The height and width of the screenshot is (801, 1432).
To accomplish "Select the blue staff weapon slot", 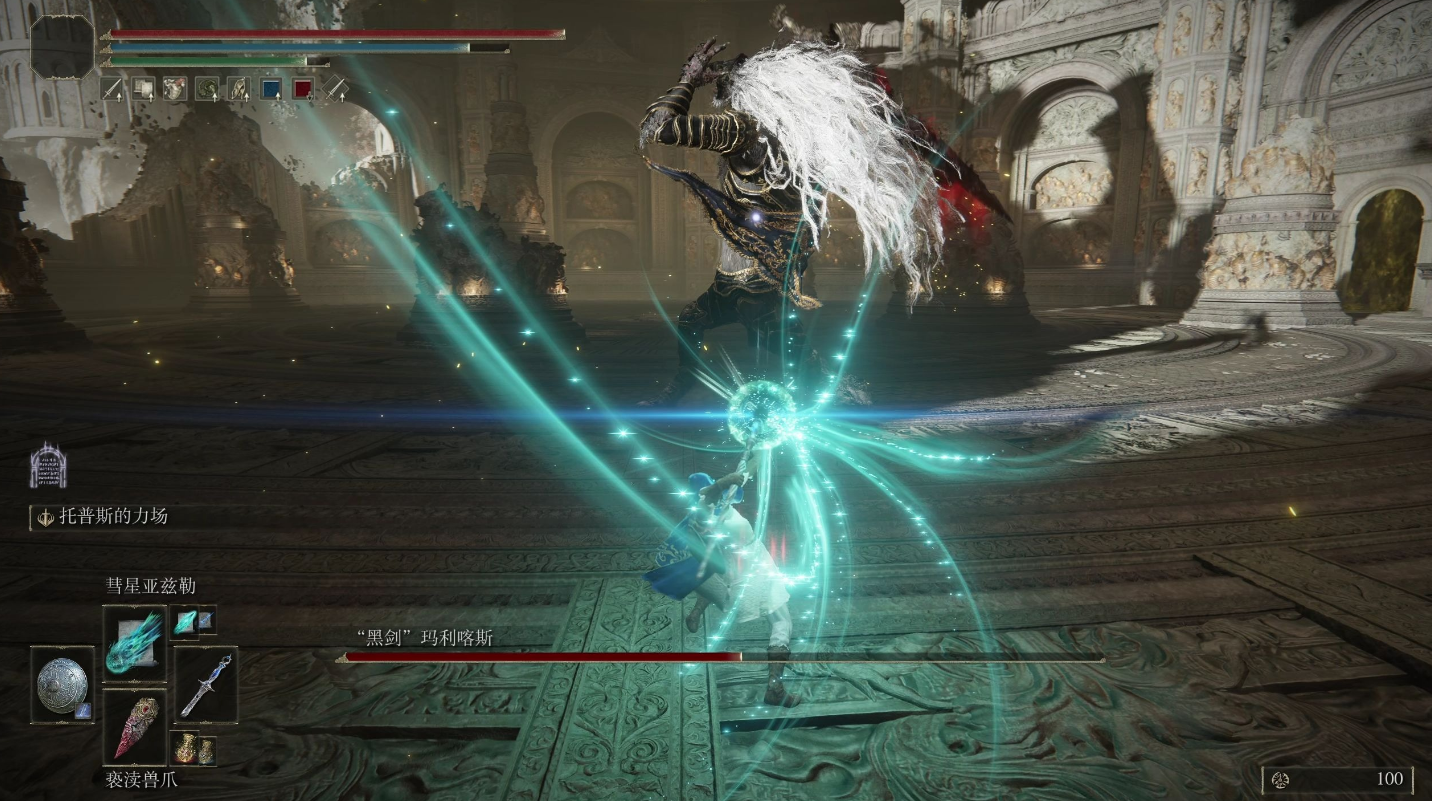I will (x=206, y=685).
